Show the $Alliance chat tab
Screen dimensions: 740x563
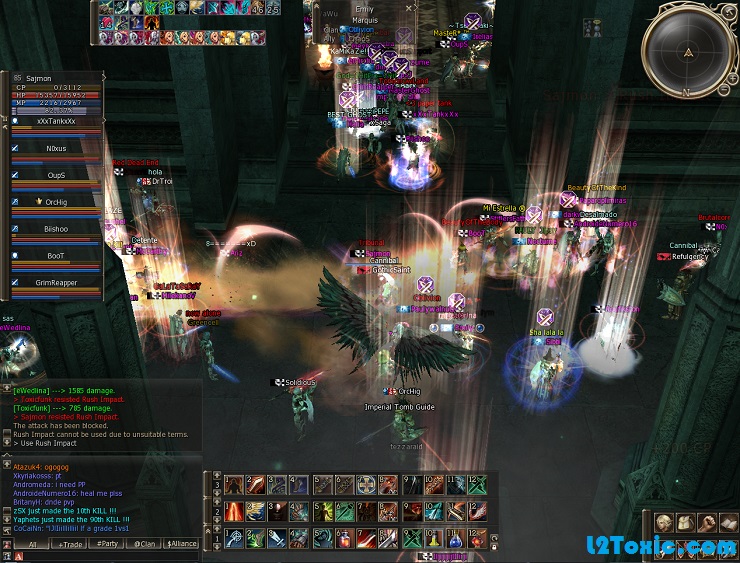pos(182,544)
